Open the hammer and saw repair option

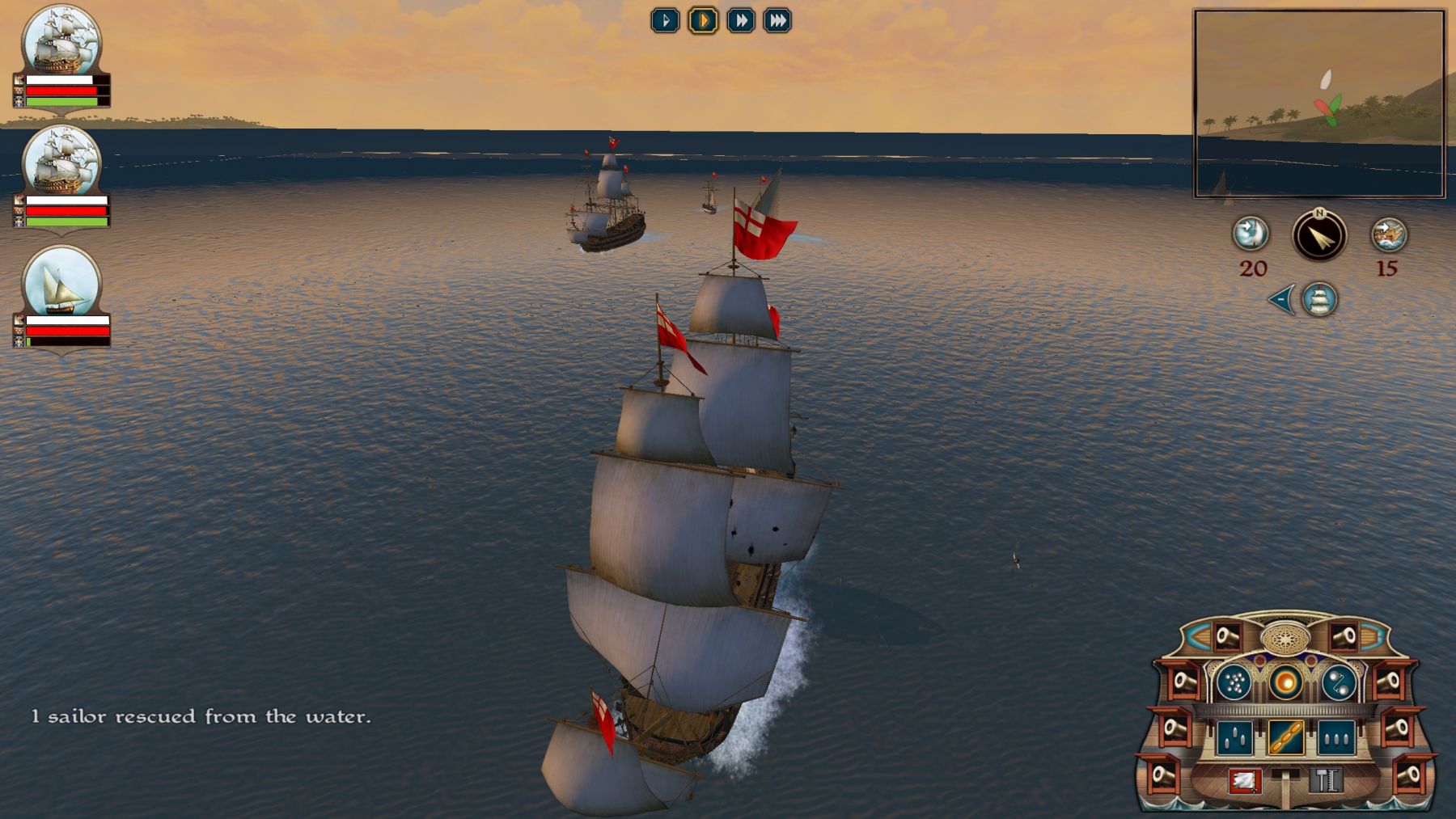[x=1325, y=780]
